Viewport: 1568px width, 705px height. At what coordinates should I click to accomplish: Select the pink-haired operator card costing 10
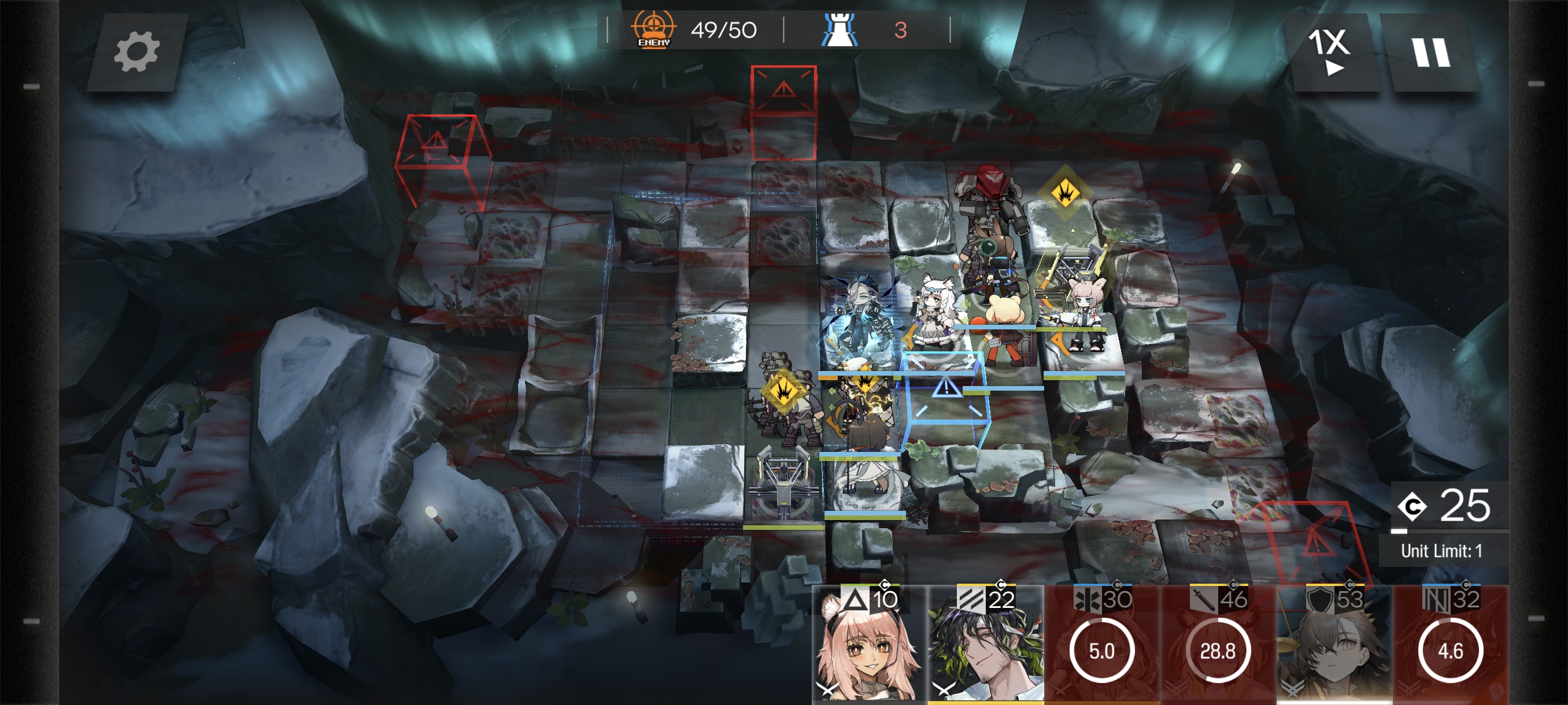pyautogui.click(x=868, y=646)
